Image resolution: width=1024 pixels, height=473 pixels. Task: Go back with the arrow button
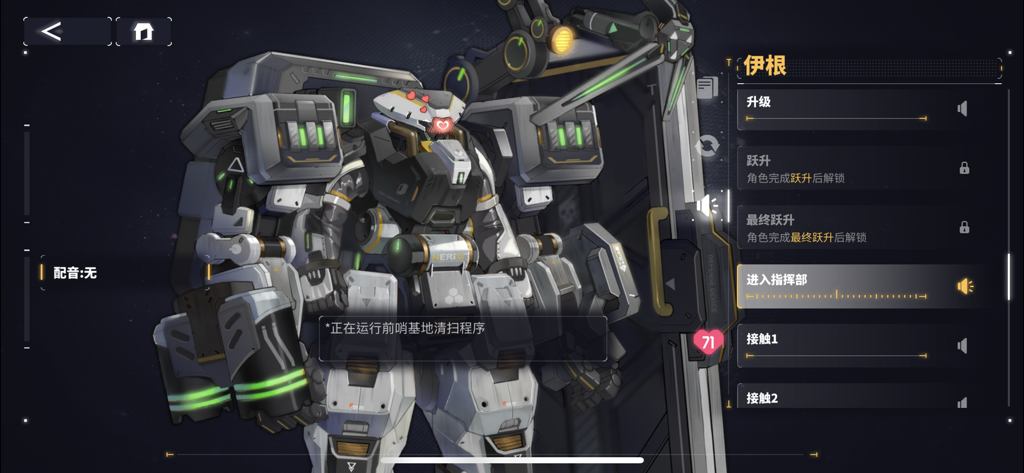point(66,31)
